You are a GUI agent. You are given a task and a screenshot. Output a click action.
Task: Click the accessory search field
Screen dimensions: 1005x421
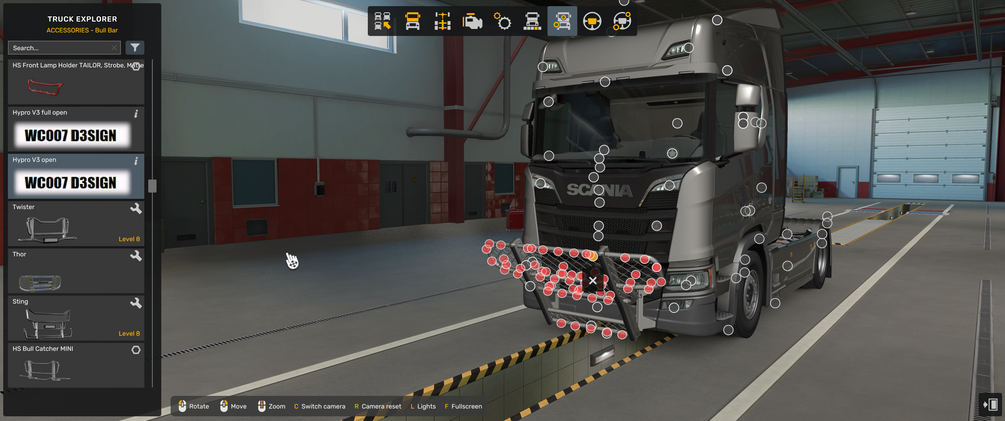click(x=62, y=48)
